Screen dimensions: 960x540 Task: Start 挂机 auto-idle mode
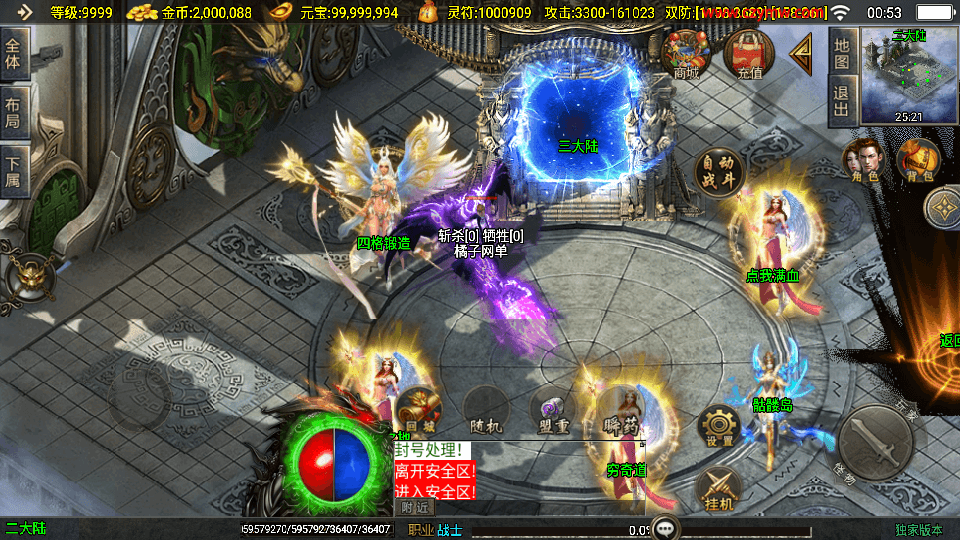[x=717, y=487]
